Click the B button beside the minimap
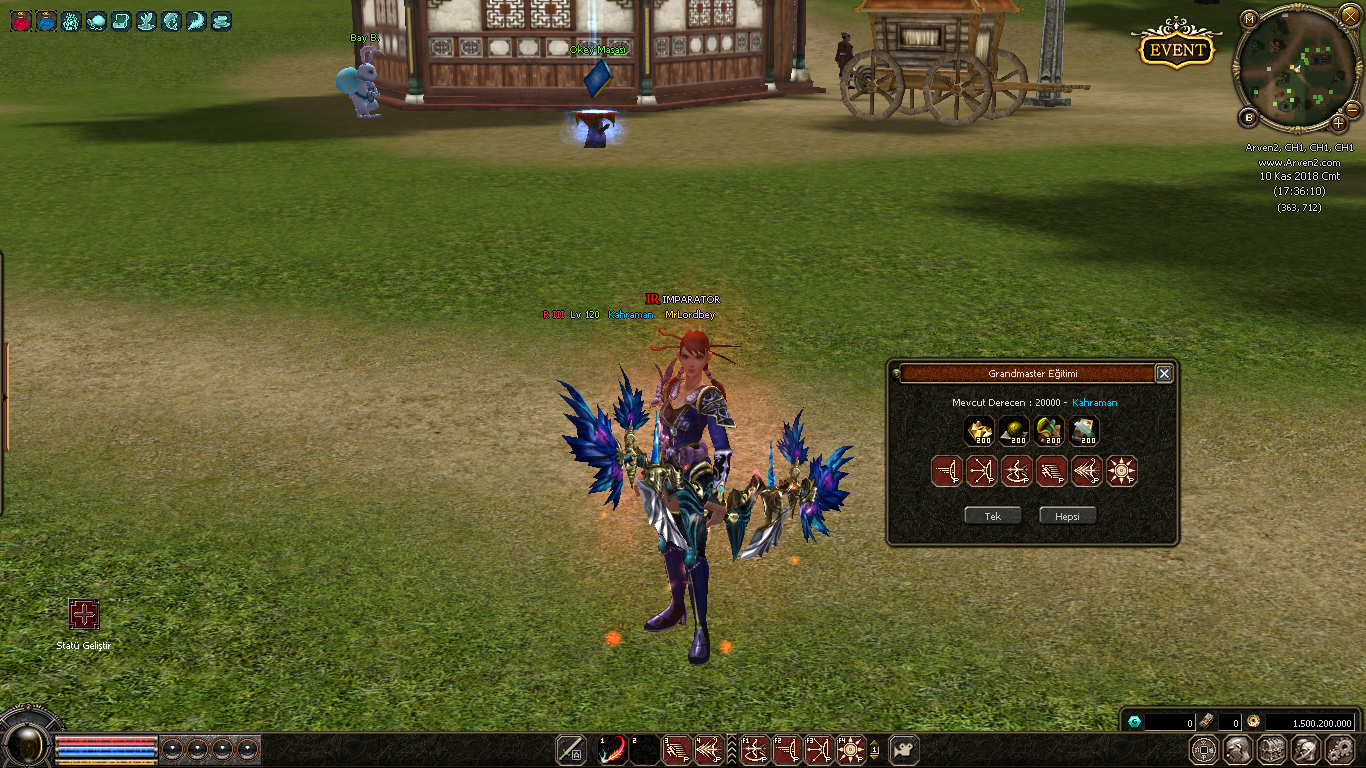Screen dimensions: 1366x768 pyautogui.click(x=1248, y=118)
